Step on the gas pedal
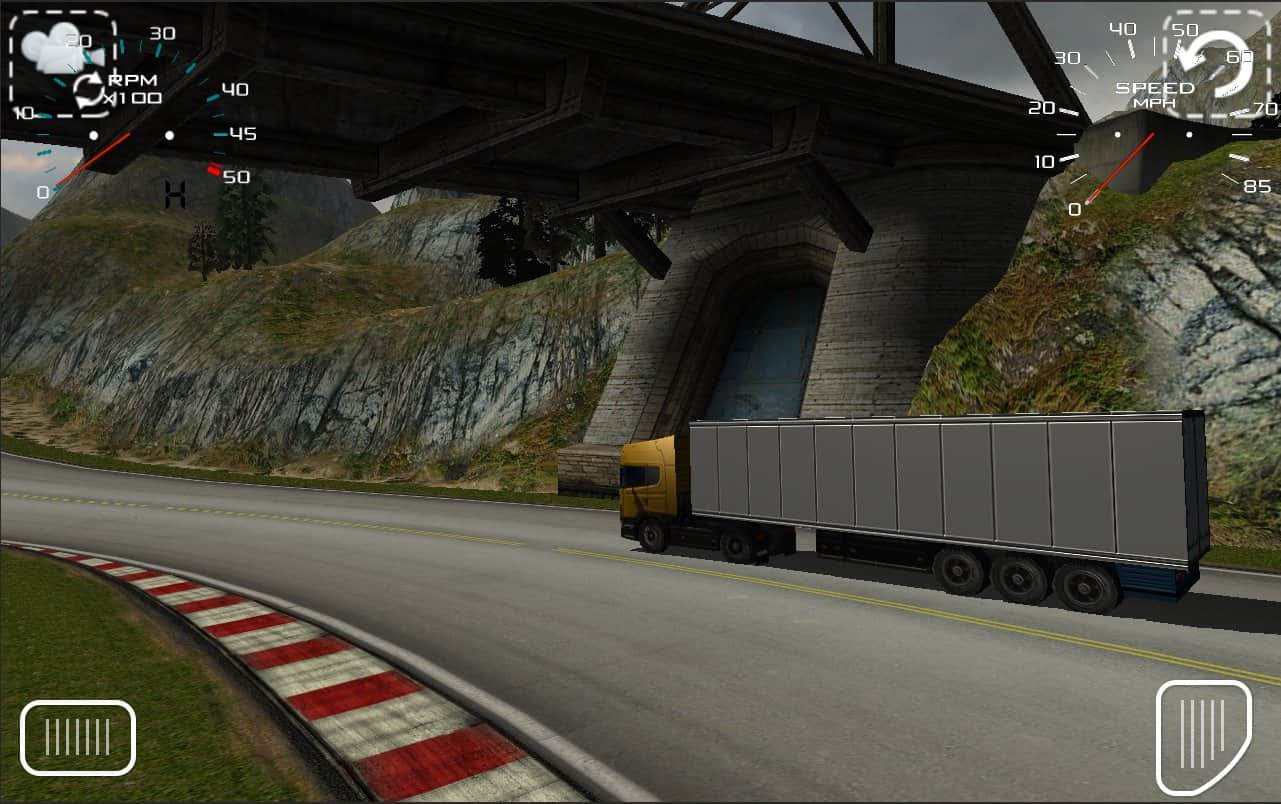1281x804 pixels. (x=1203, y=736)
